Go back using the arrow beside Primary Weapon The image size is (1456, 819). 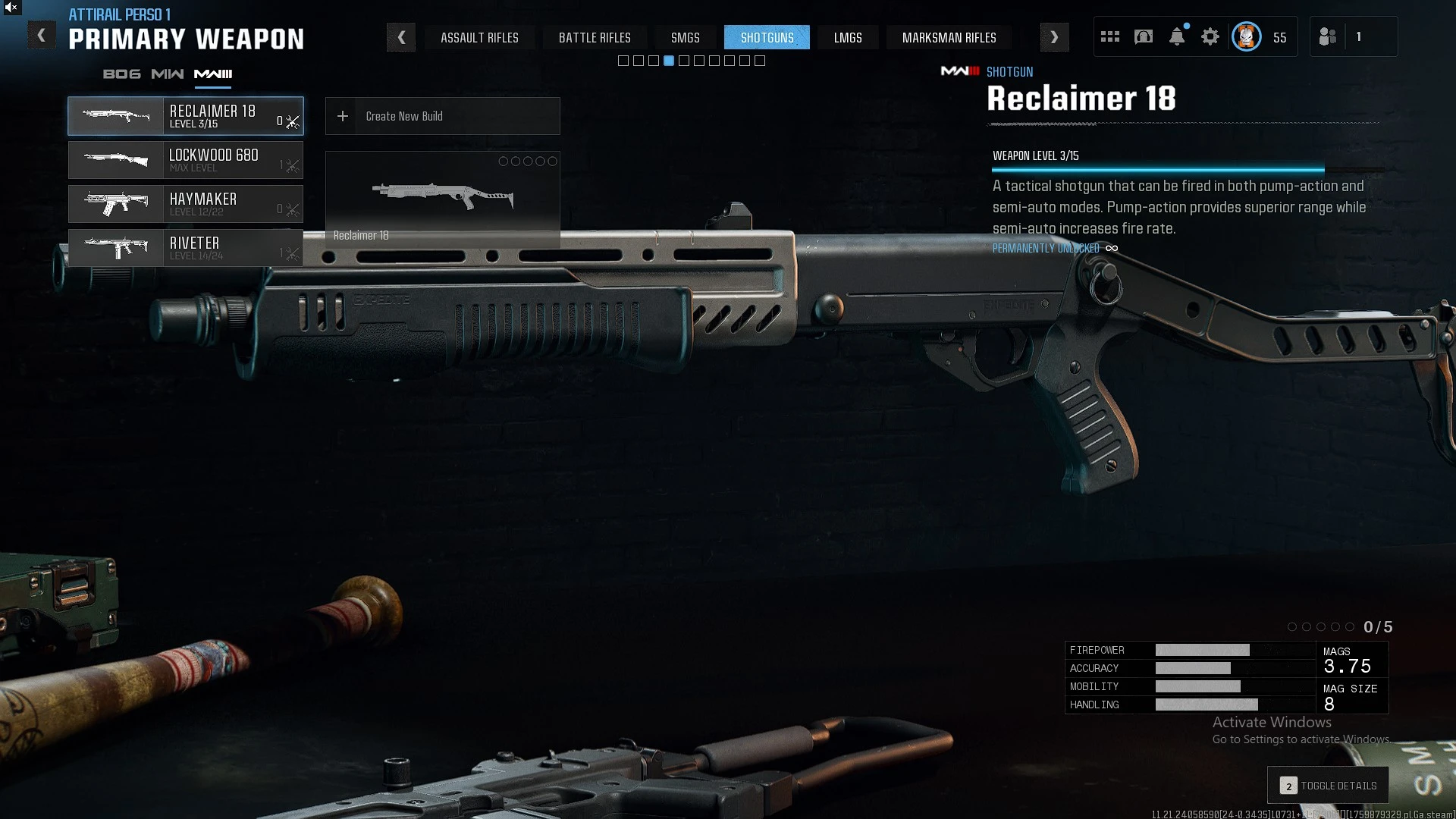point(42,36)
